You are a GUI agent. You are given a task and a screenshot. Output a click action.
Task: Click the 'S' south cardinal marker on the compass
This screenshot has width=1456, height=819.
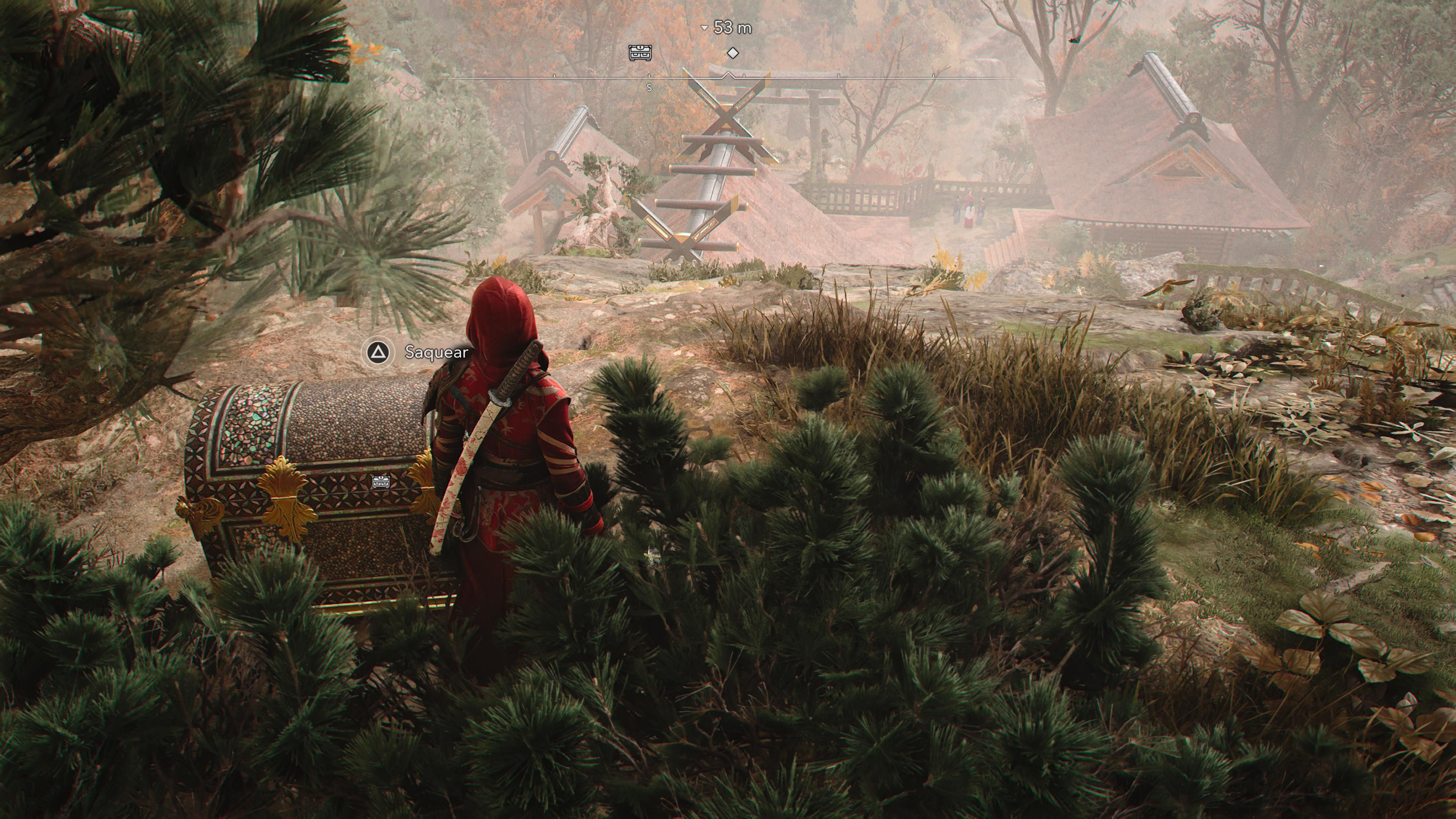pyautogui.click(x=649, y=88)
